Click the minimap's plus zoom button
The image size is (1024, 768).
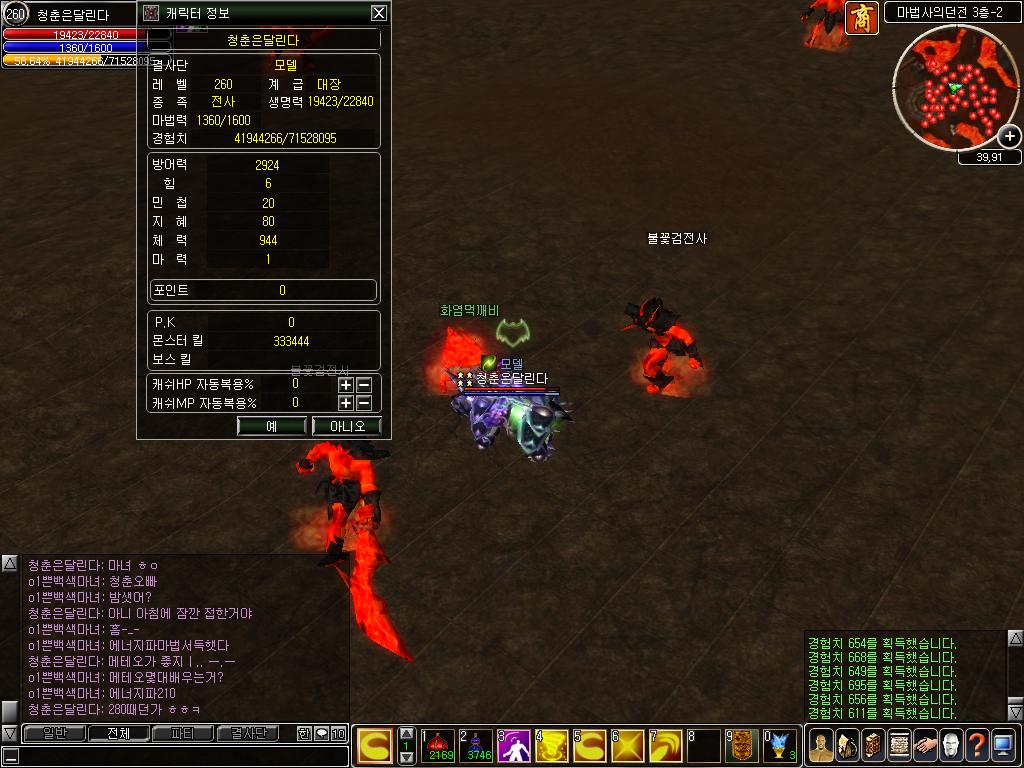[1010, 137]
